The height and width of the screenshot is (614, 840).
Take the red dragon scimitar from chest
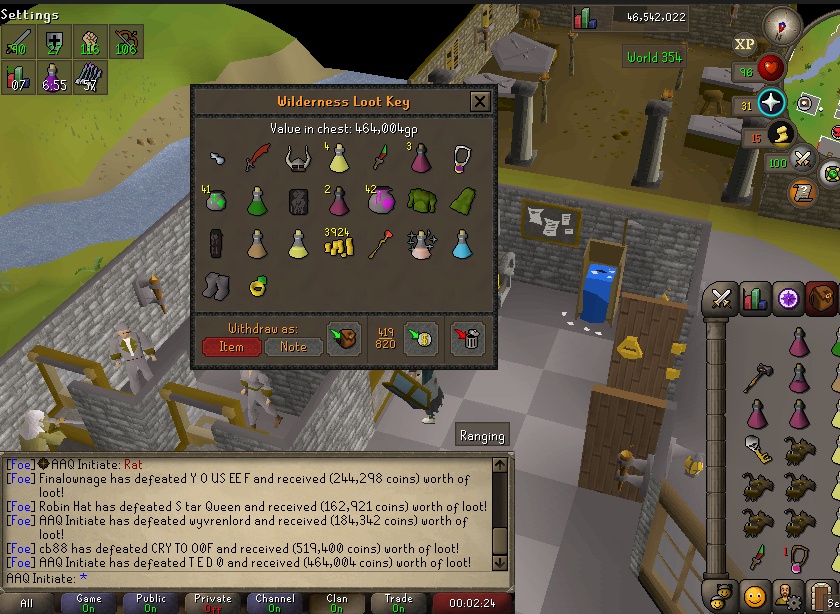258,158
